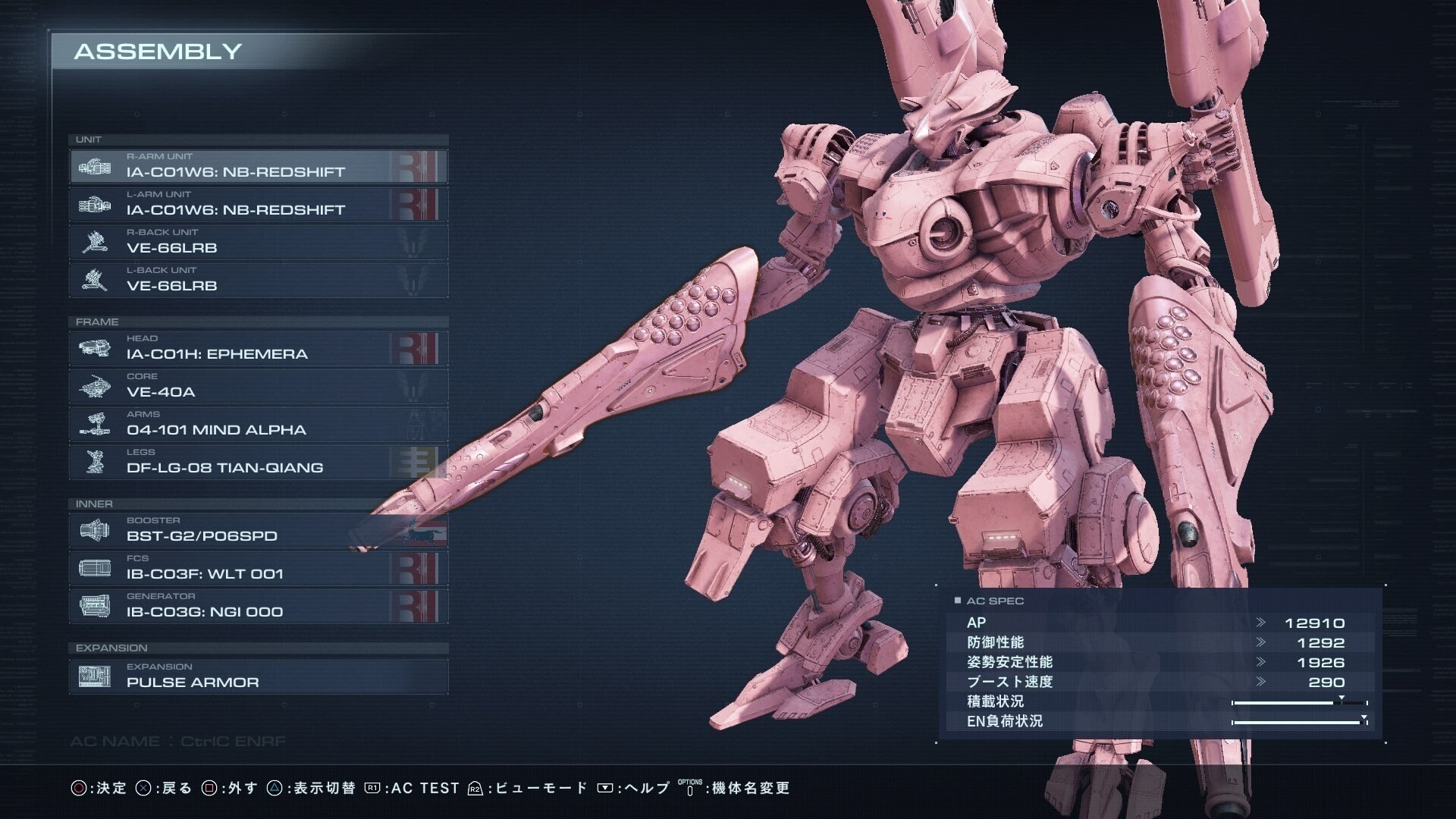Click the L-ARM UNIT NB-REDSHIFT icon
Screen dimensions: 1456x819
[x=95, y=203]
